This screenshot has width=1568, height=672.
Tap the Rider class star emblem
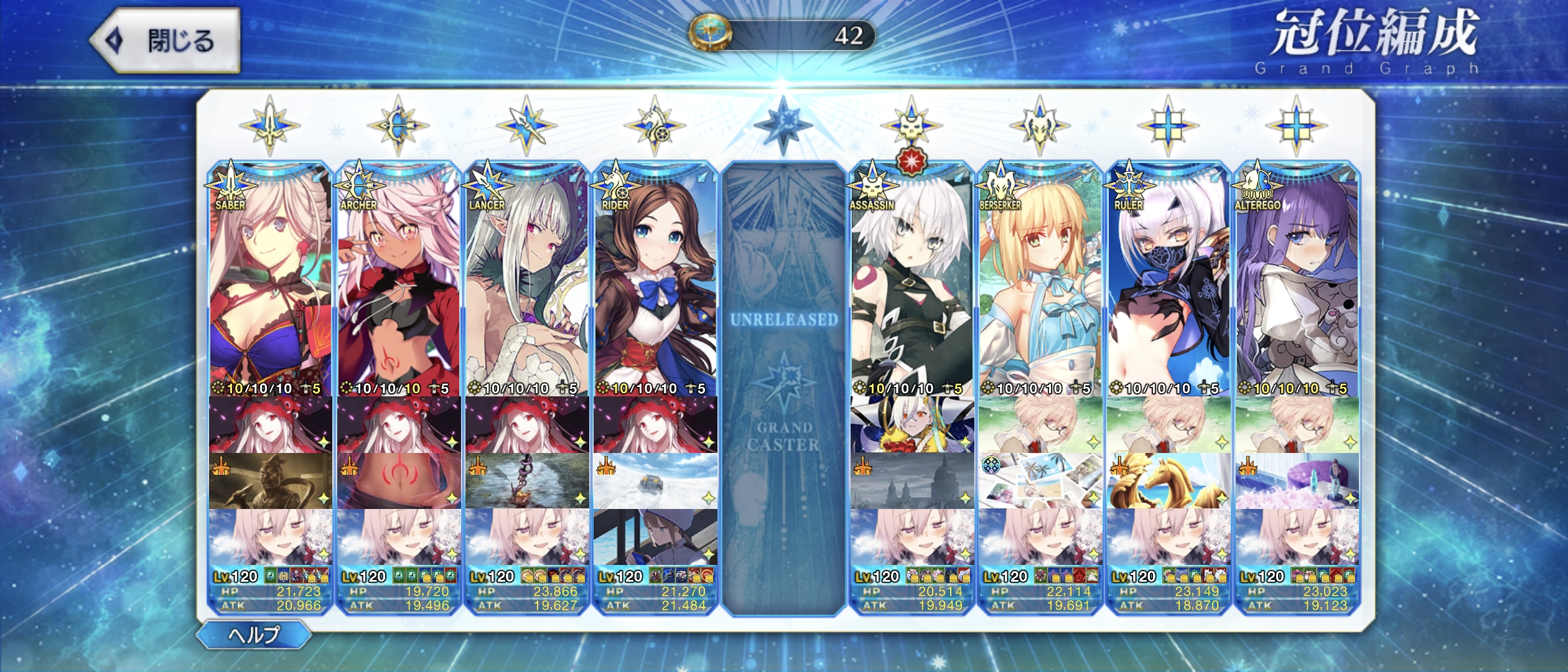(x=655, y=124)
